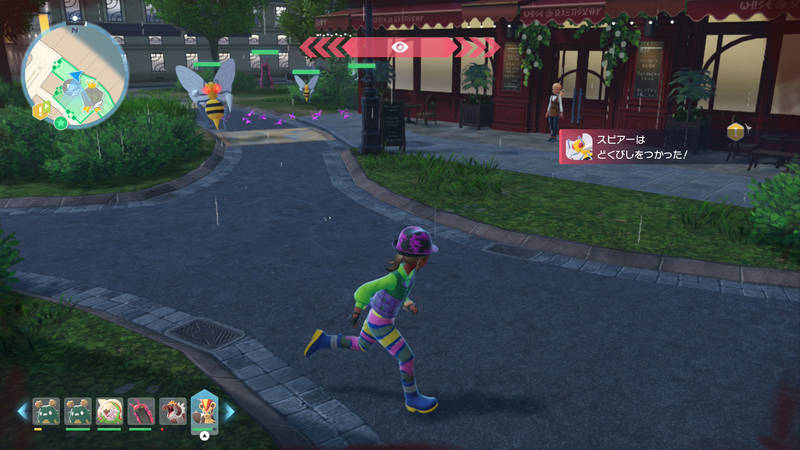Click the orange exclamation marker on the minimap
The height and width of the screenshot is (450, 800).
coord(42,111)
